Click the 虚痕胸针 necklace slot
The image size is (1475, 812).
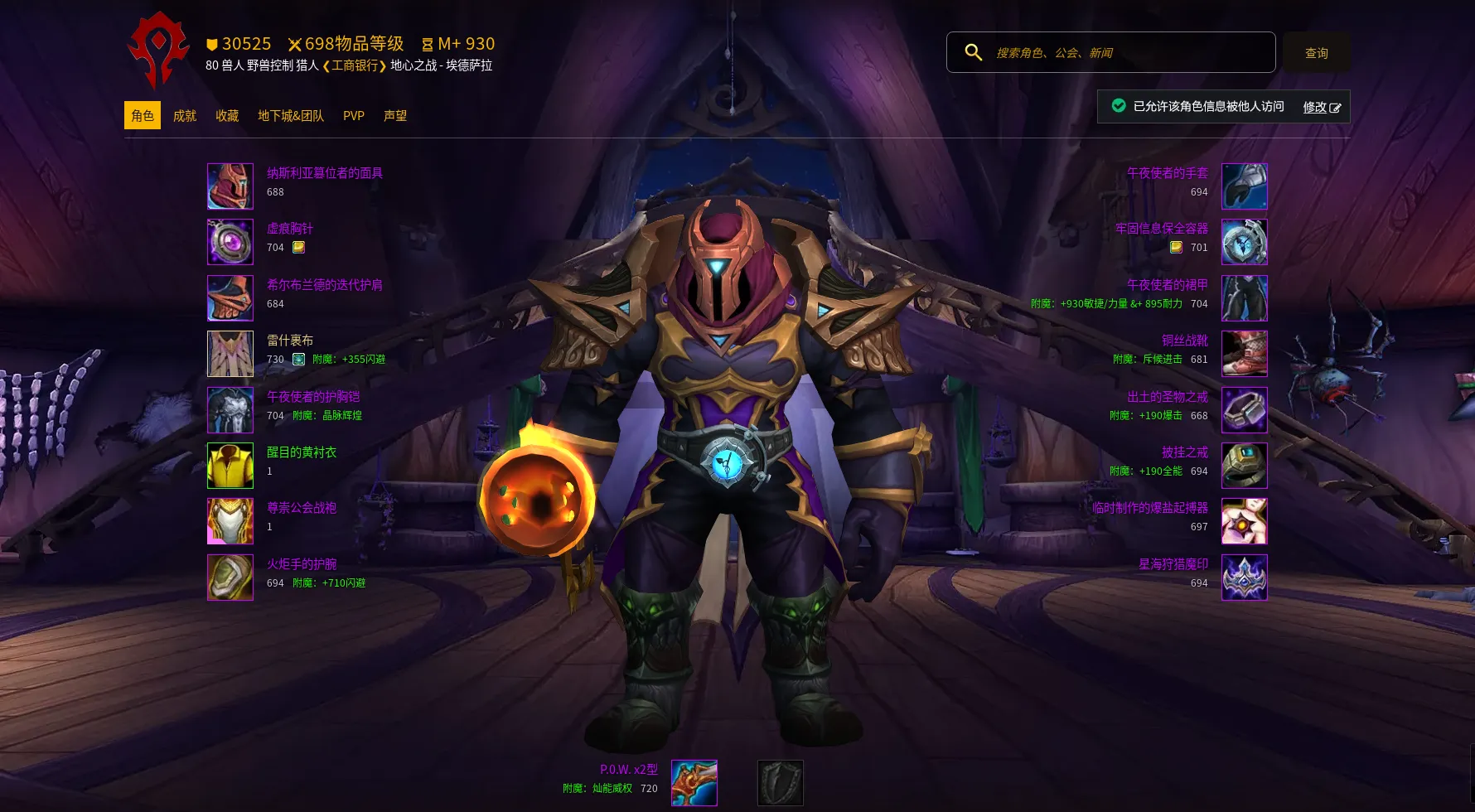pos(230,242)
